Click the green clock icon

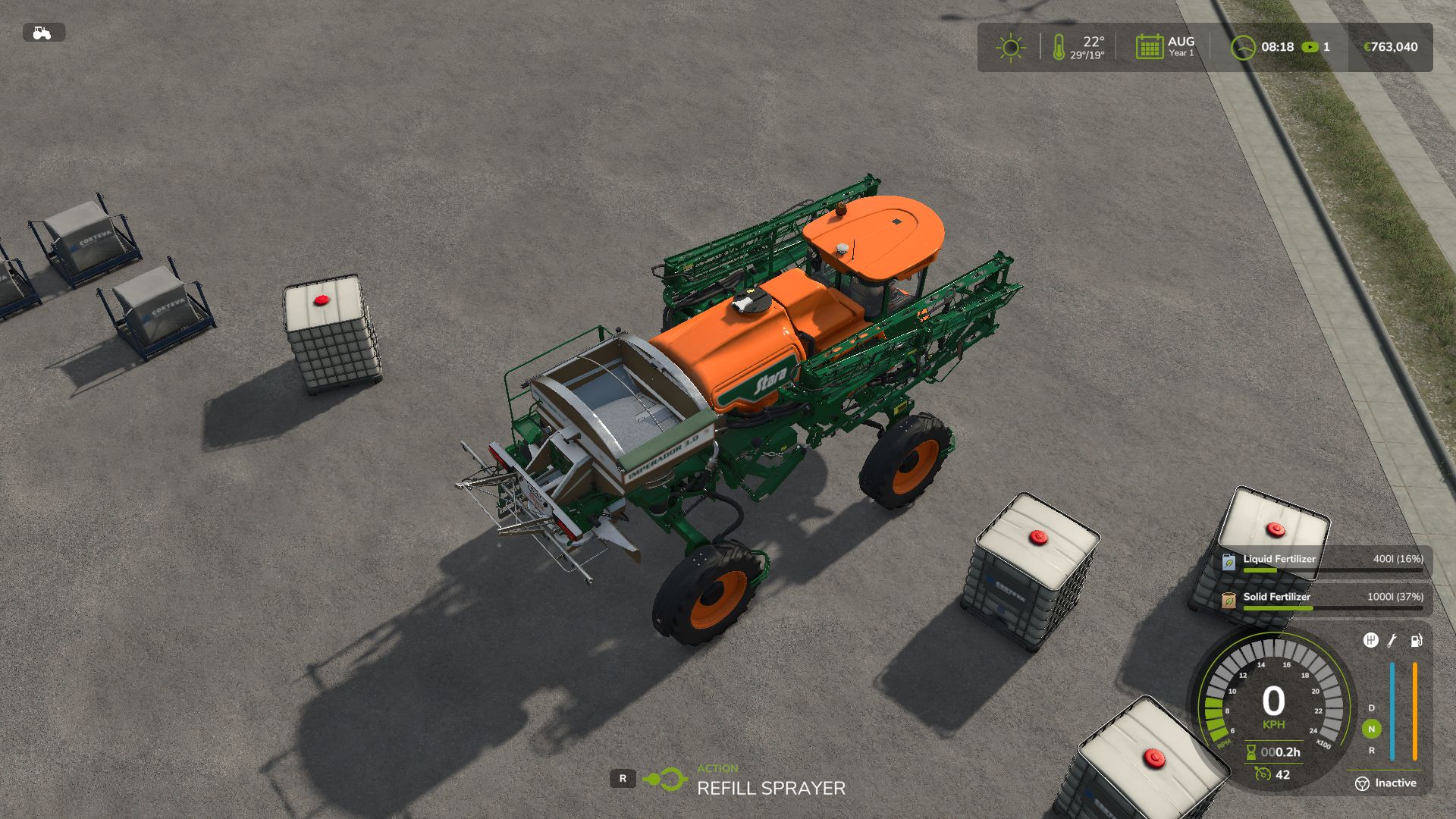(x=1242, y=48)
